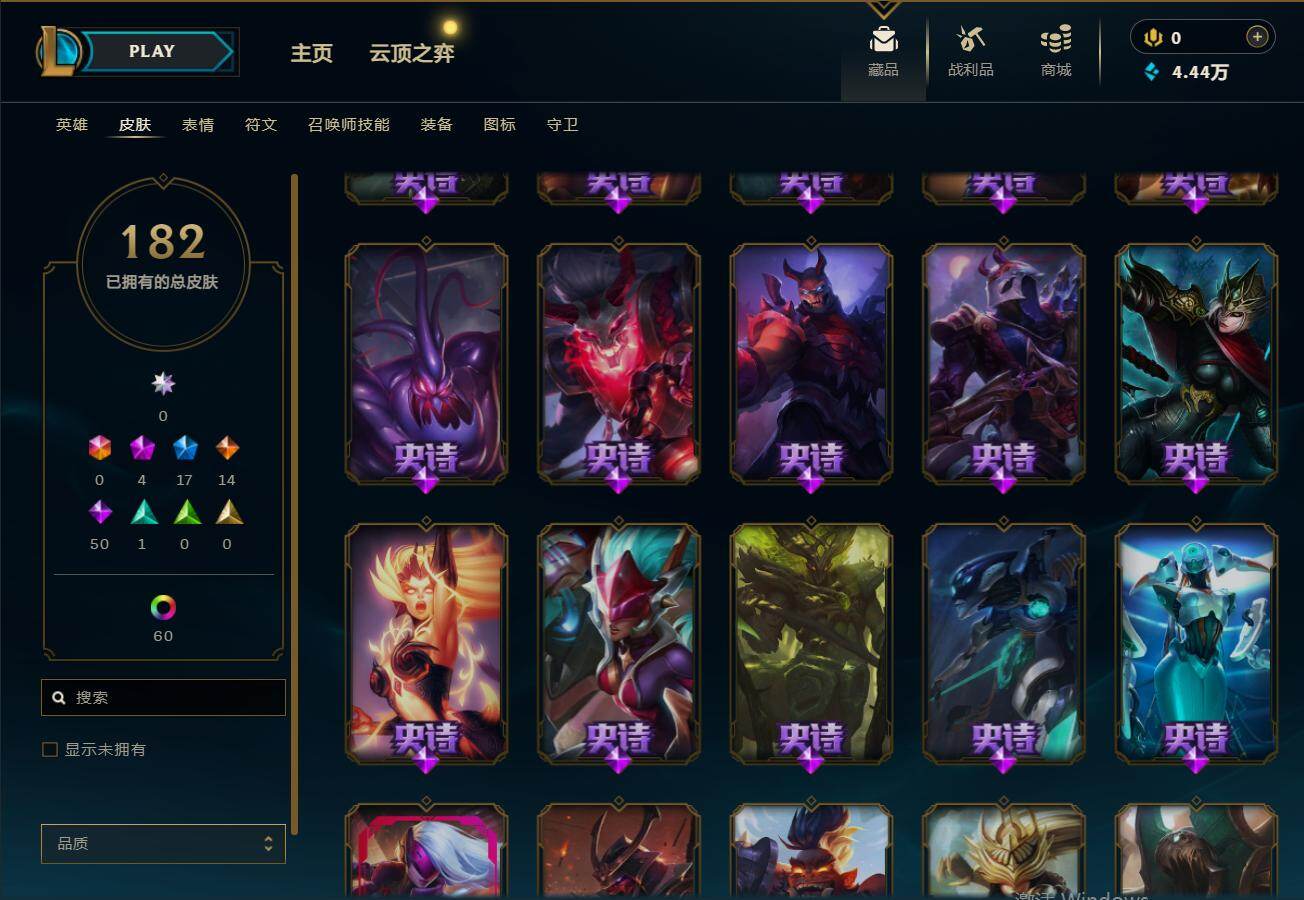Open the 符文 runes tab
This screenshot has height=900, width=1304.
coord(261,125)
